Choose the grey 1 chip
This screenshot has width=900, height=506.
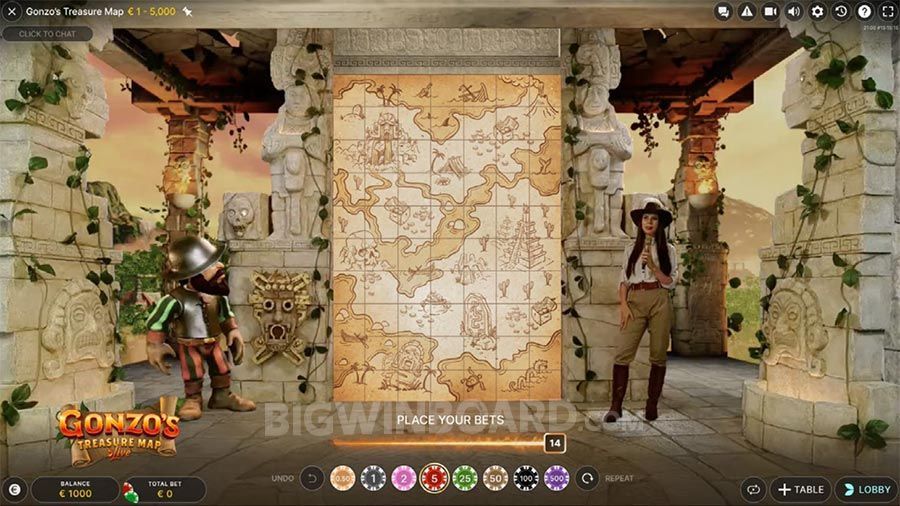pyautogui.click(x=373, y=478)
